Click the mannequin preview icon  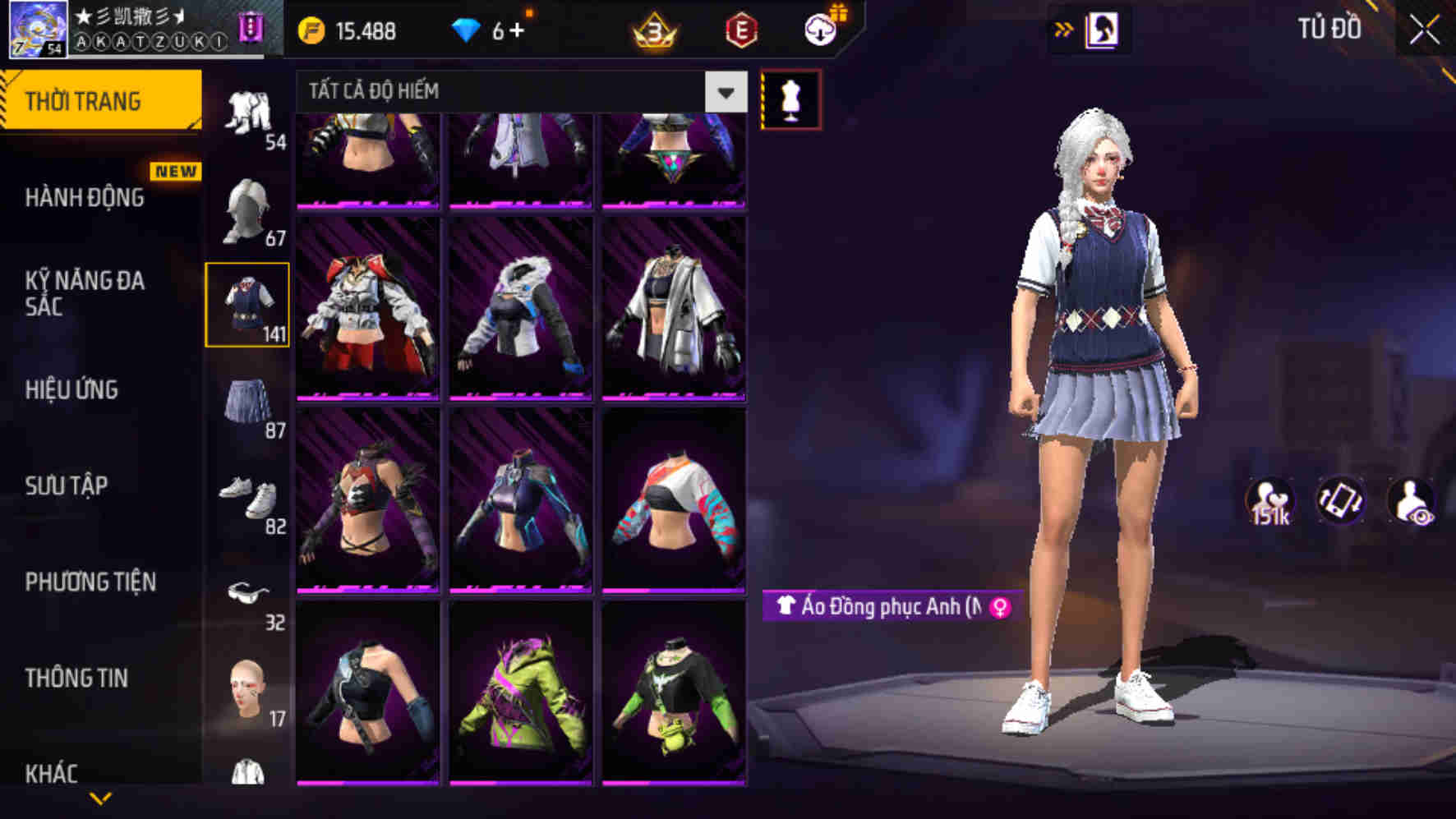coord(791,97)
